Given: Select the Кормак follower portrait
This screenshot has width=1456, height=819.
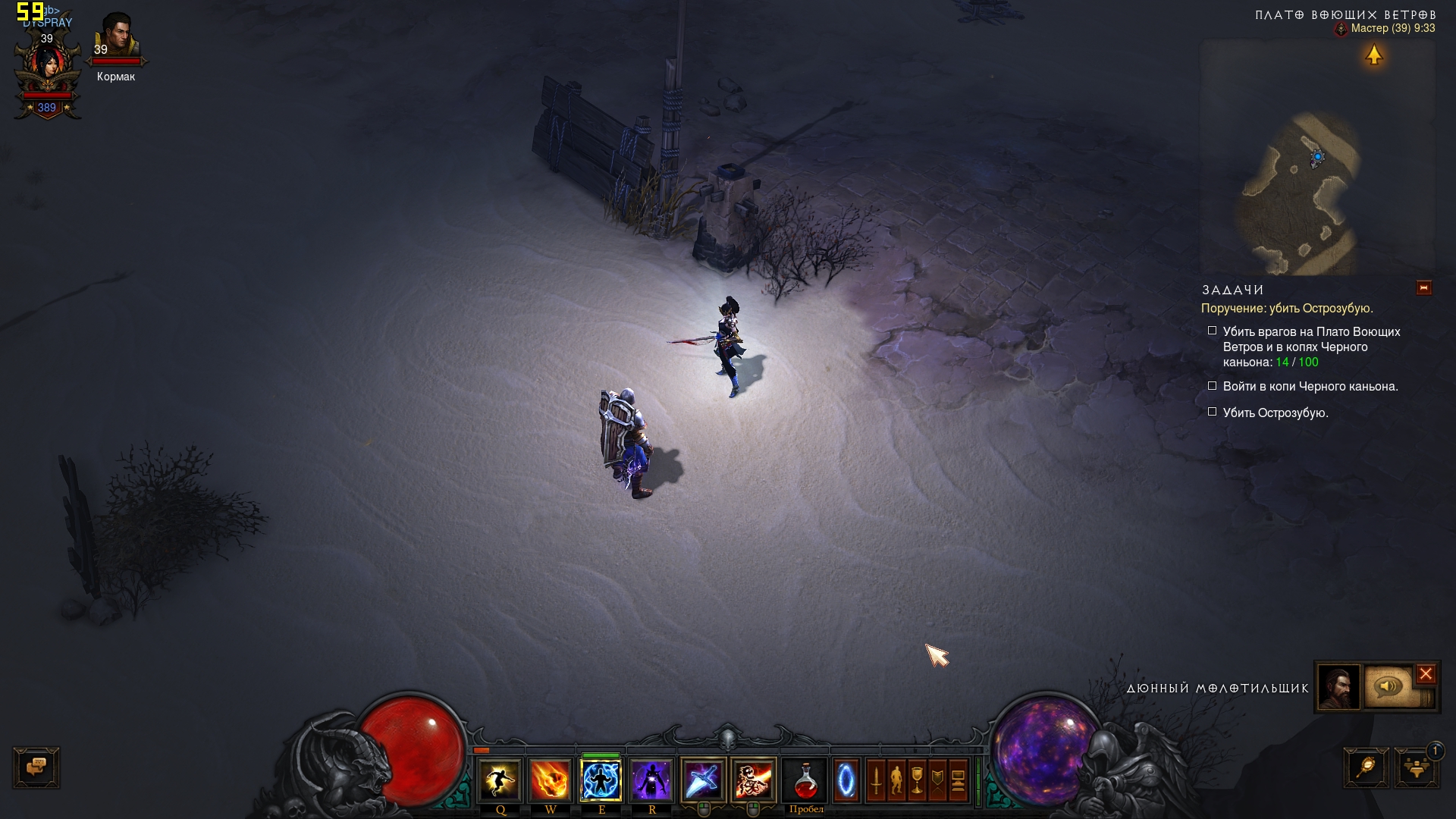Looking at the screenshot, I should [116, 38].
